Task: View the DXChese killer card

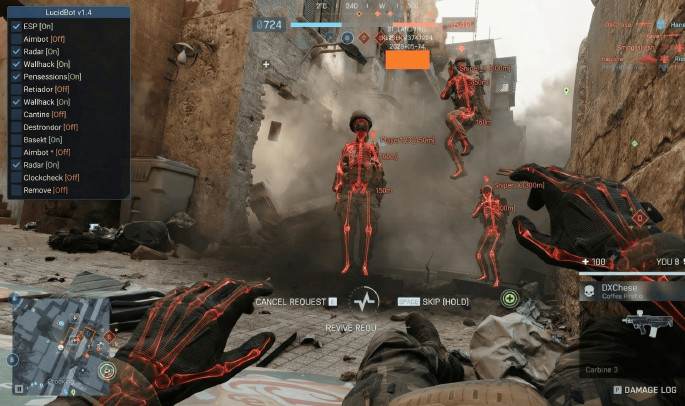Action: [x=631, y=290]
